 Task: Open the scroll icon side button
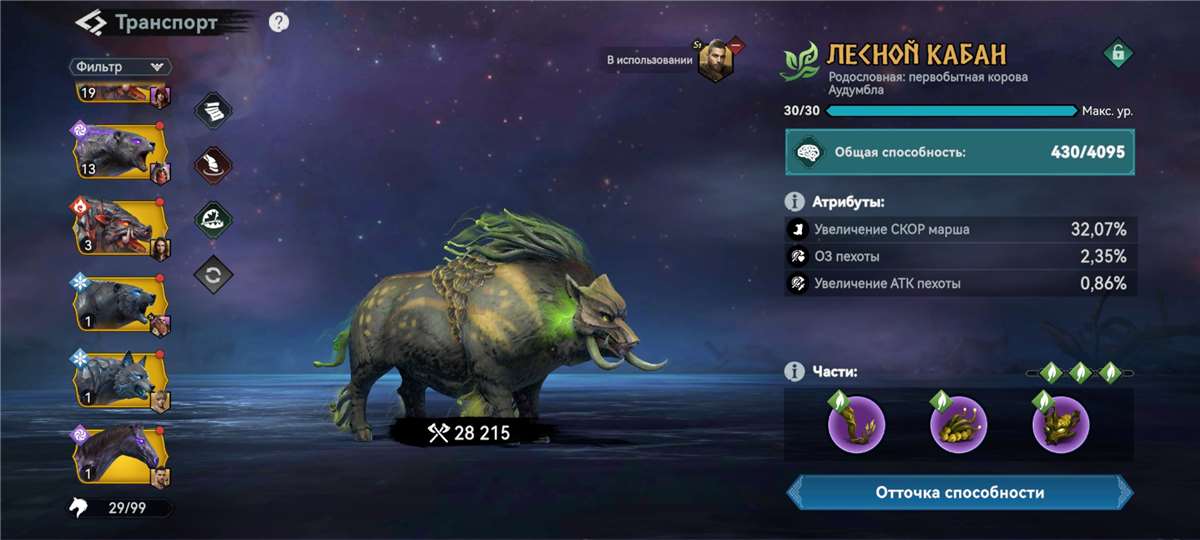coord(211,110)
